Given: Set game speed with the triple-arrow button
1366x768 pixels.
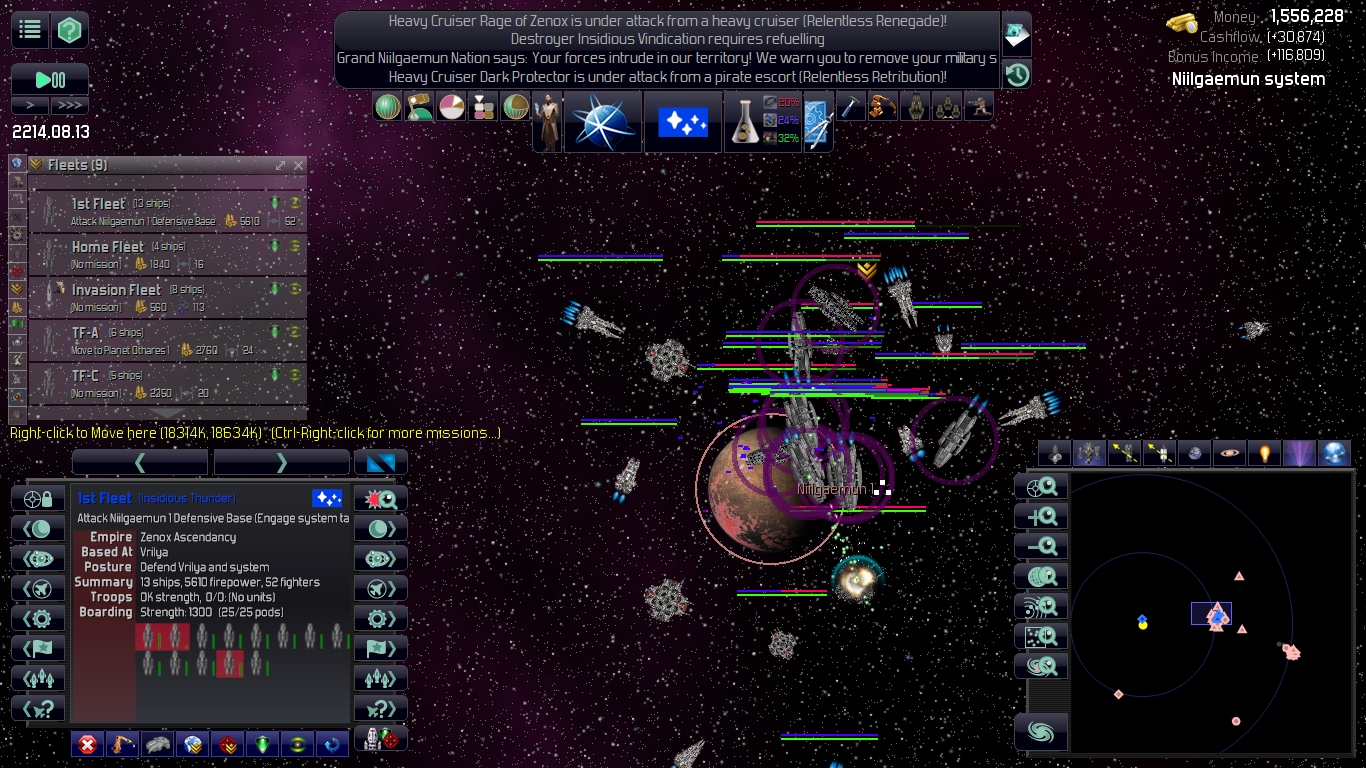Looking at the screenshot, I should tap(70, 105).
